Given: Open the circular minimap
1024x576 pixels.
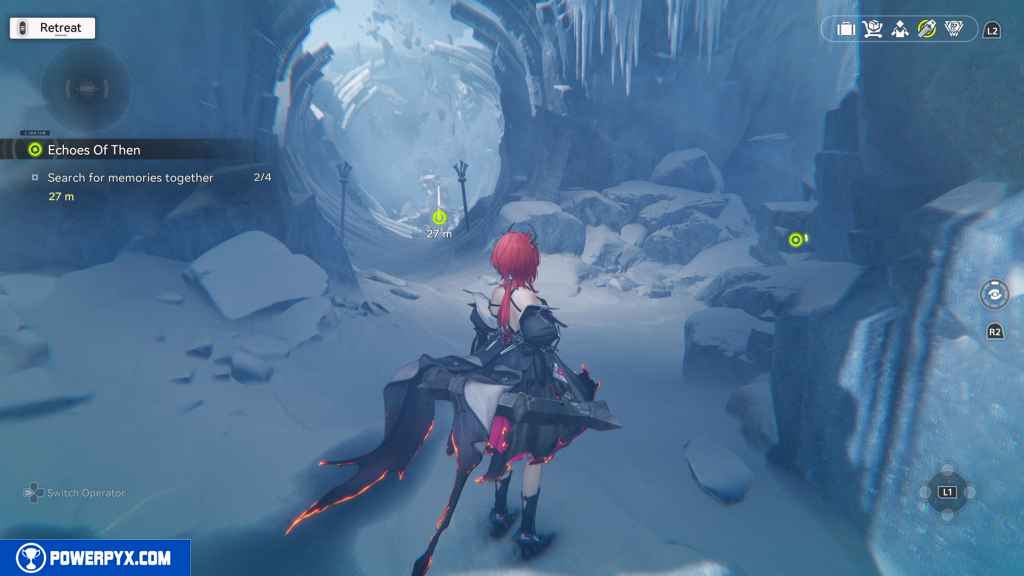Looking at the screenshot, I should [x=86, y=89].
